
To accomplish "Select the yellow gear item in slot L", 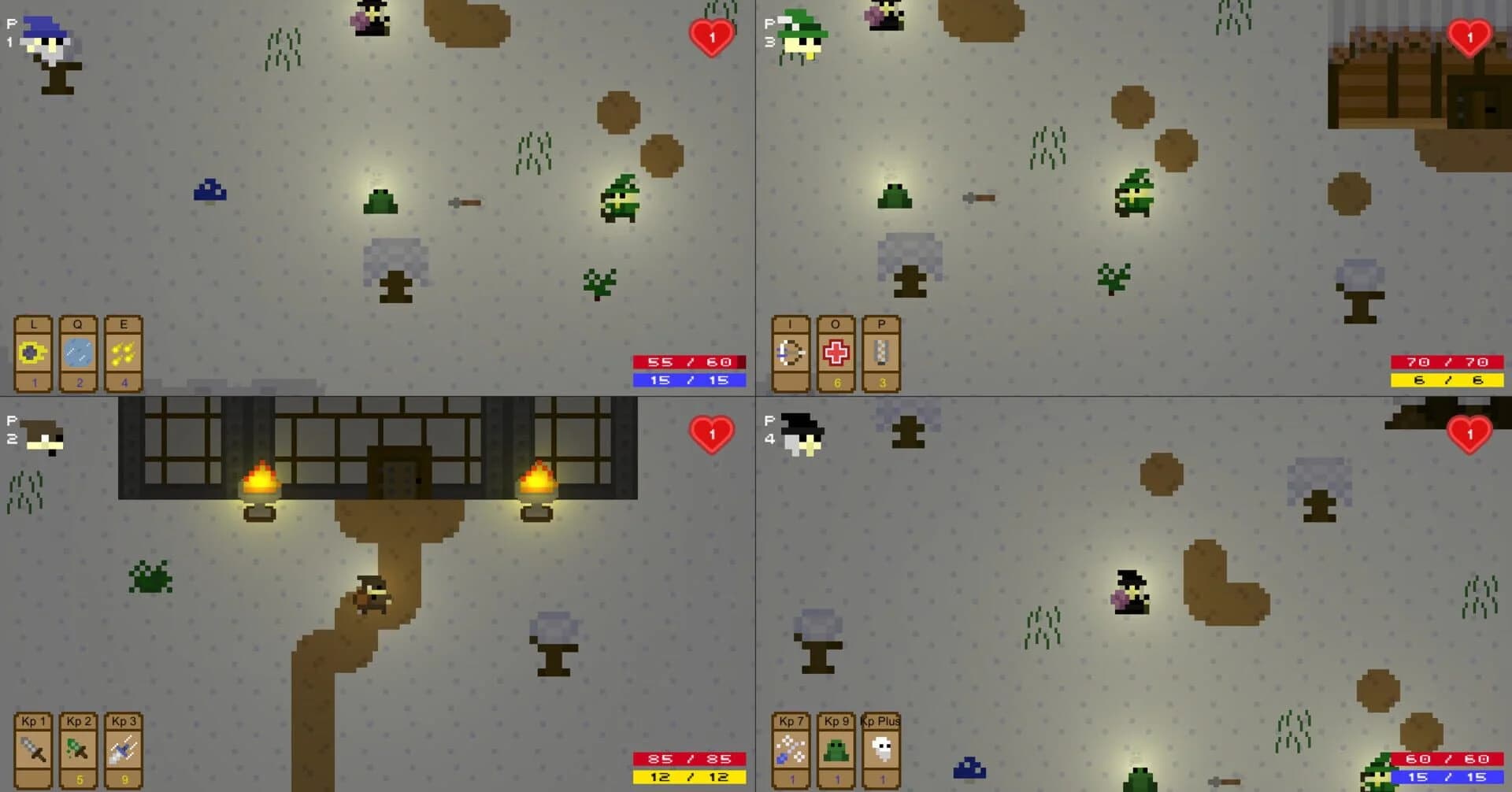I will 33,353.
